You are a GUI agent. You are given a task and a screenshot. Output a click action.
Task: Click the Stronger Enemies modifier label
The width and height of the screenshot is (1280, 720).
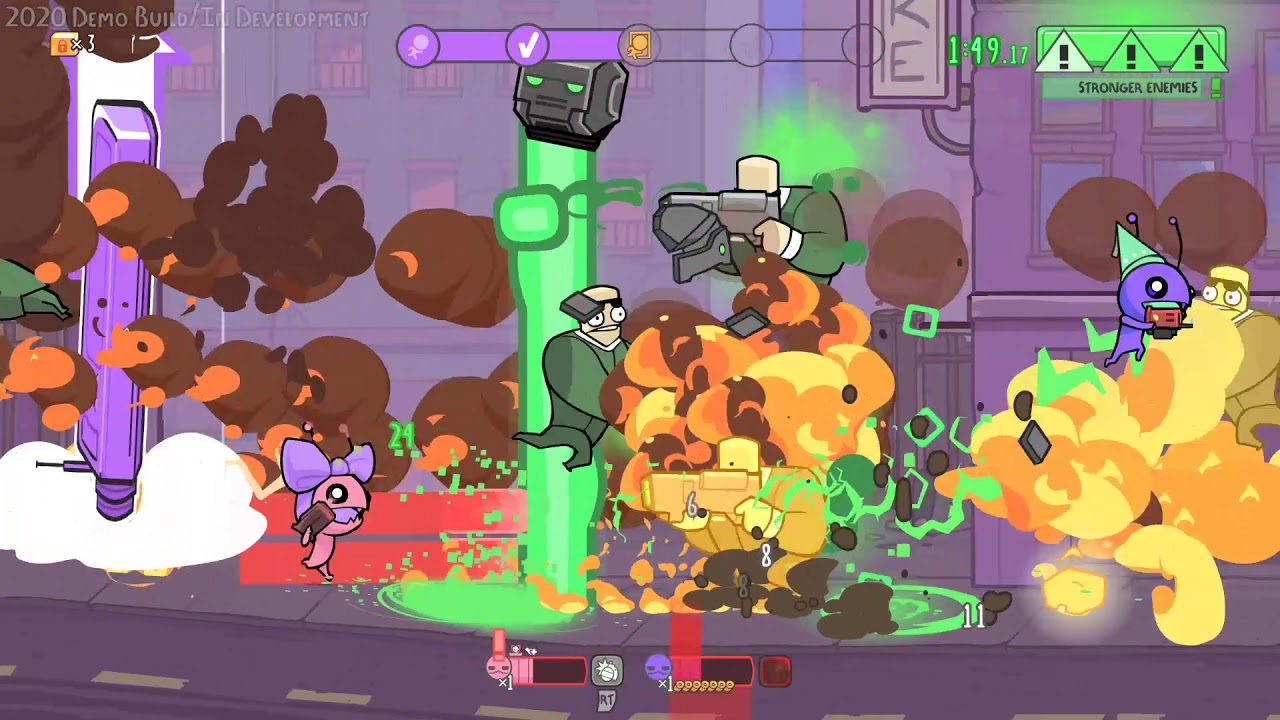click(1137, 88)
